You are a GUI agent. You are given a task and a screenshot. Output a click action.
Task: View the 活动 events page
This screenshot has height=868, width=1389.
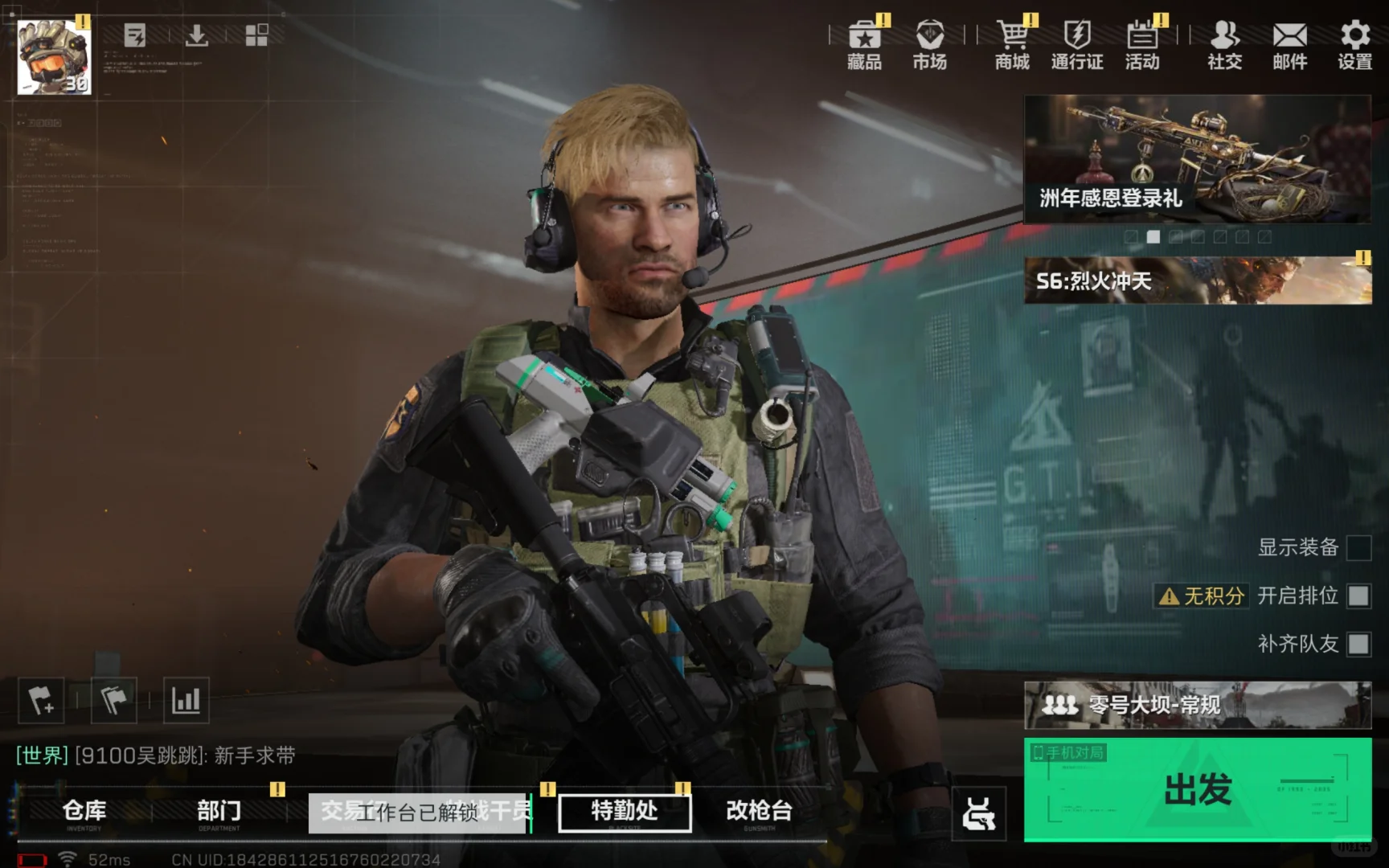point(1142,45)
